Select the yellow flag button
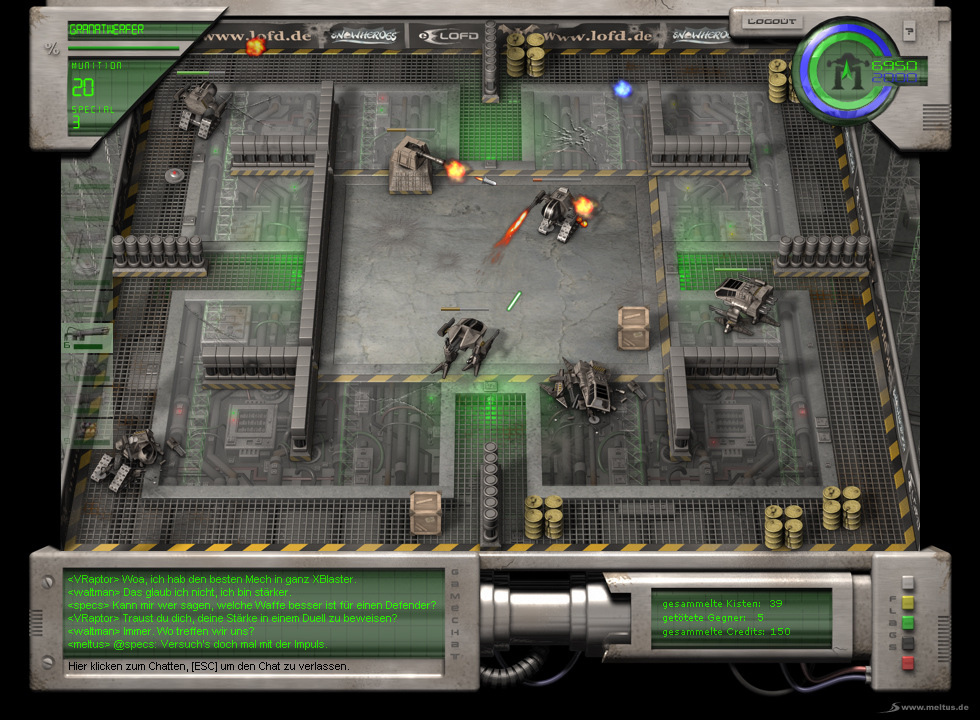Viewport: 980px width, 720px height. click(908, 602)
